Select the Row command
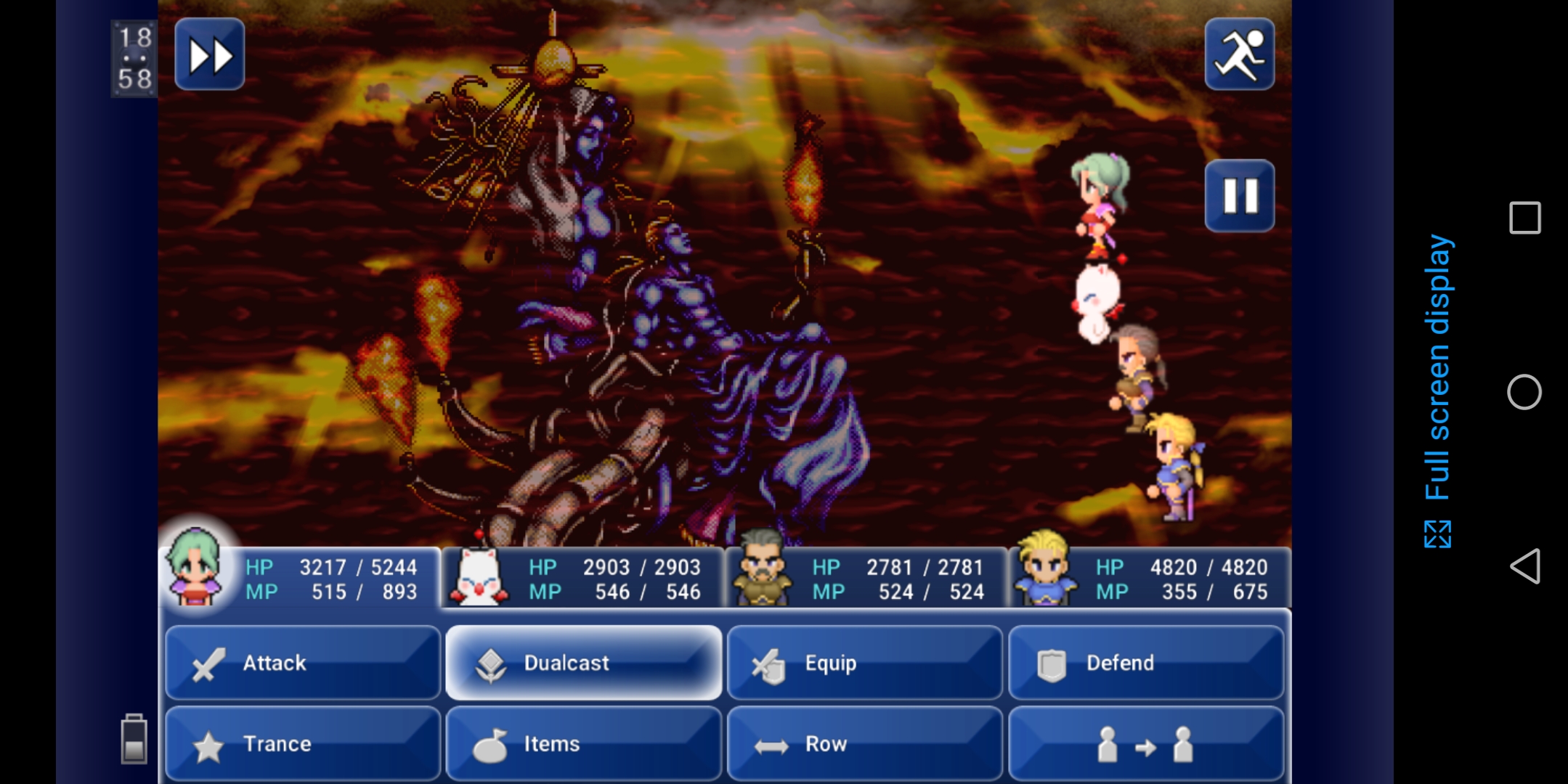The width and height of the screenshot is (1568, 784). pyautogui.click(x=864, y=743)
